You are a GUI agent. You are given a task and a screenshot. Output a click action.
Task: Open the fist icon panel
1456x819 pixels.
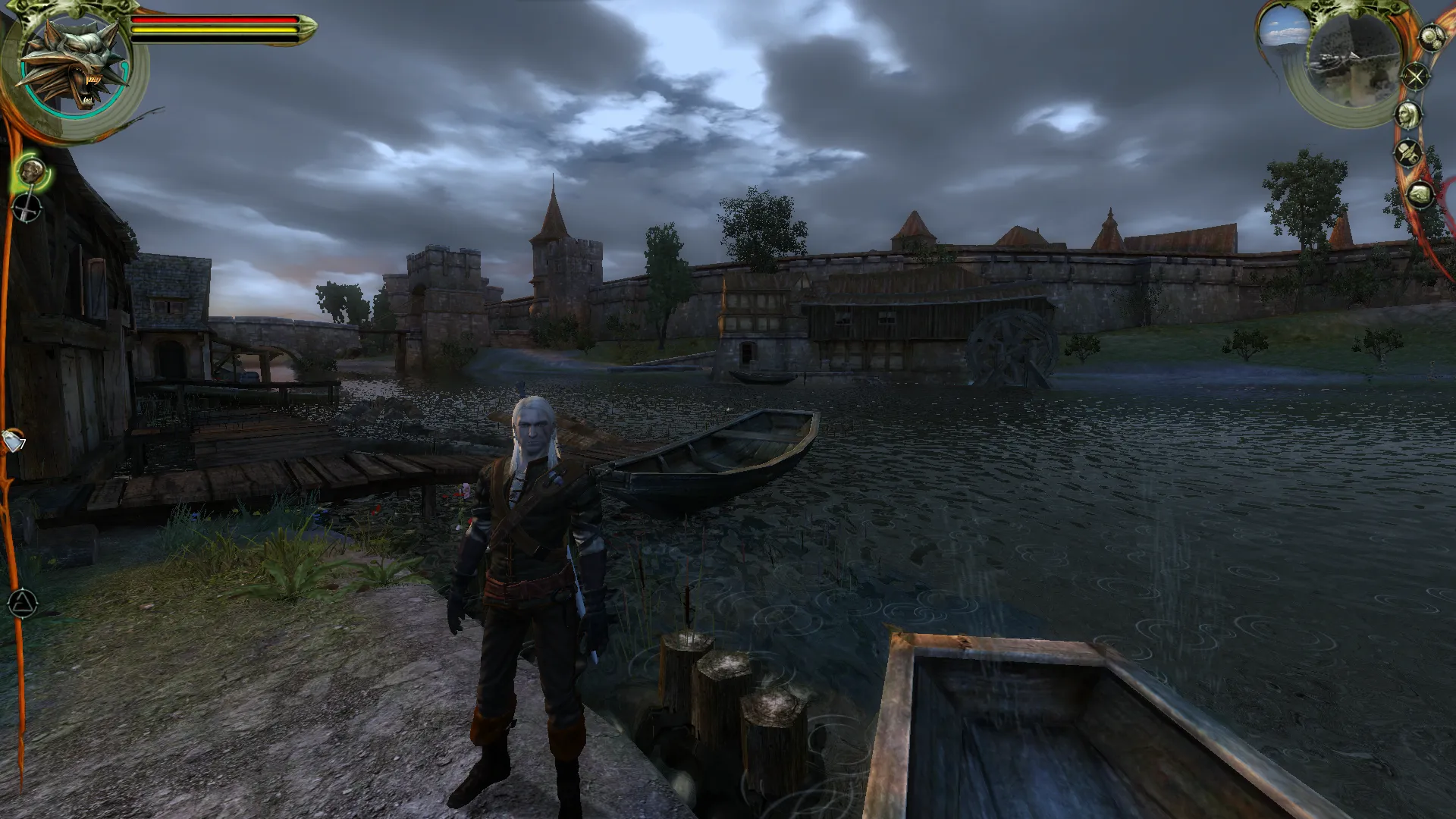pos(1420,195)
